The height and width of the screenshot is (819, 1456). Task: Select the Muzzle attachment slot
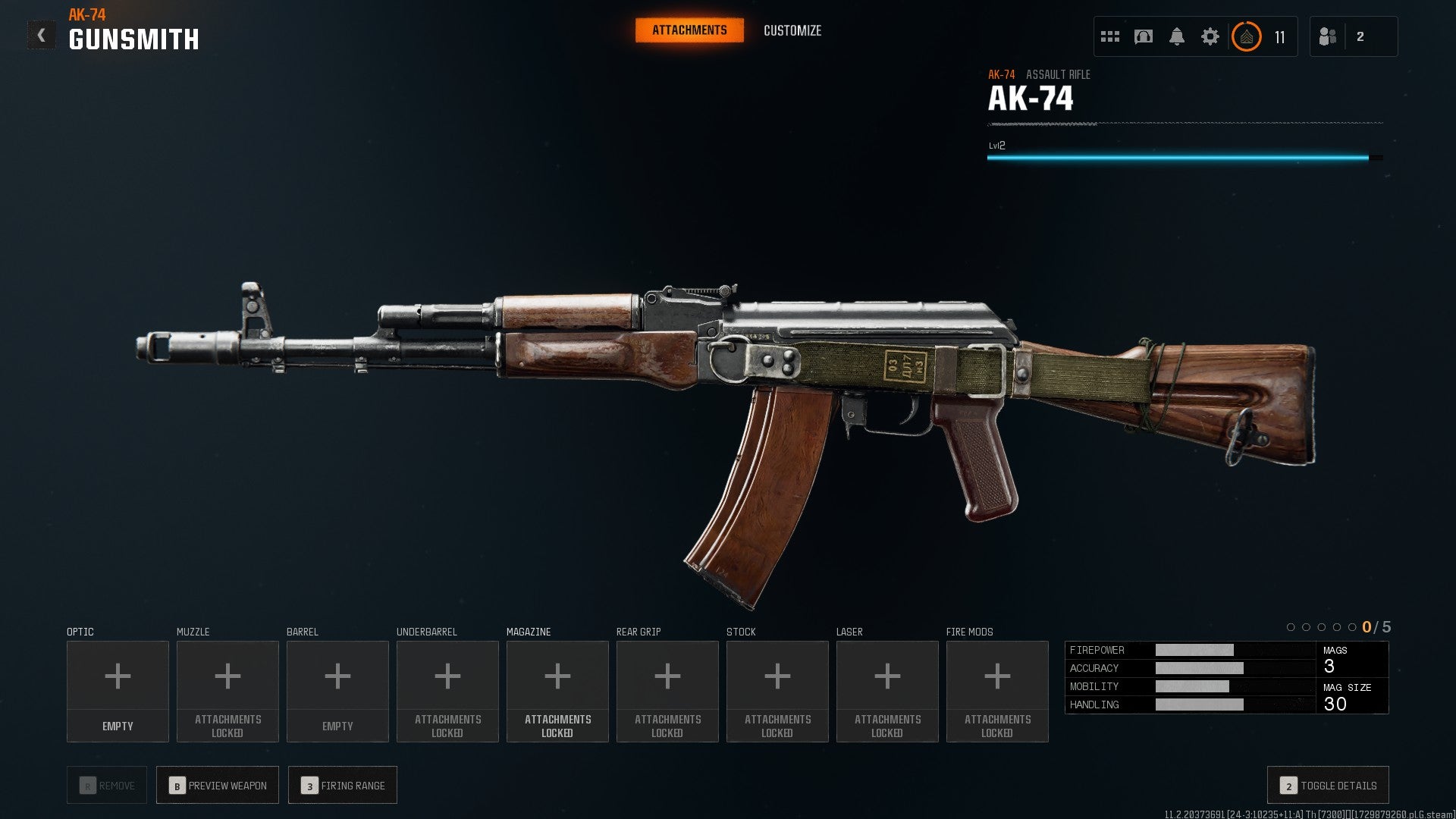[x=227, y=691]
